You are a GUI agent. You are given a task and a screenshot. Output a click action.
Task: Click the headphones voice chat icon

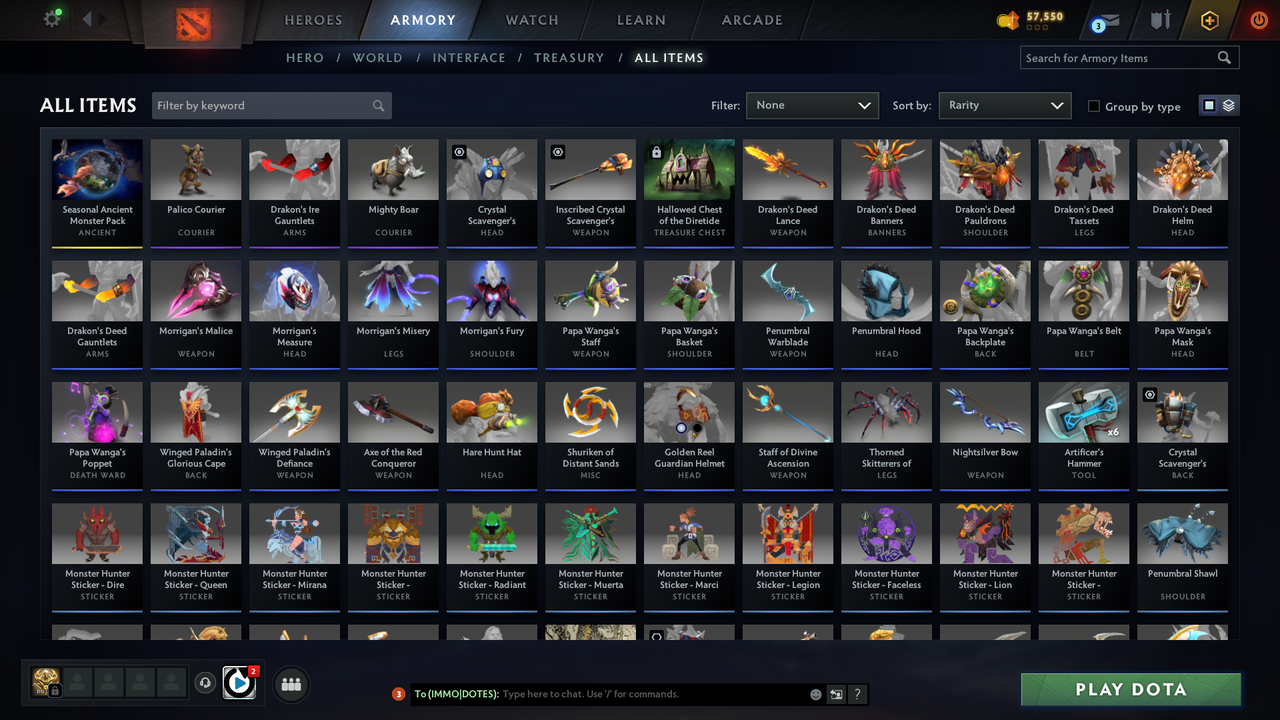(204, 682)
